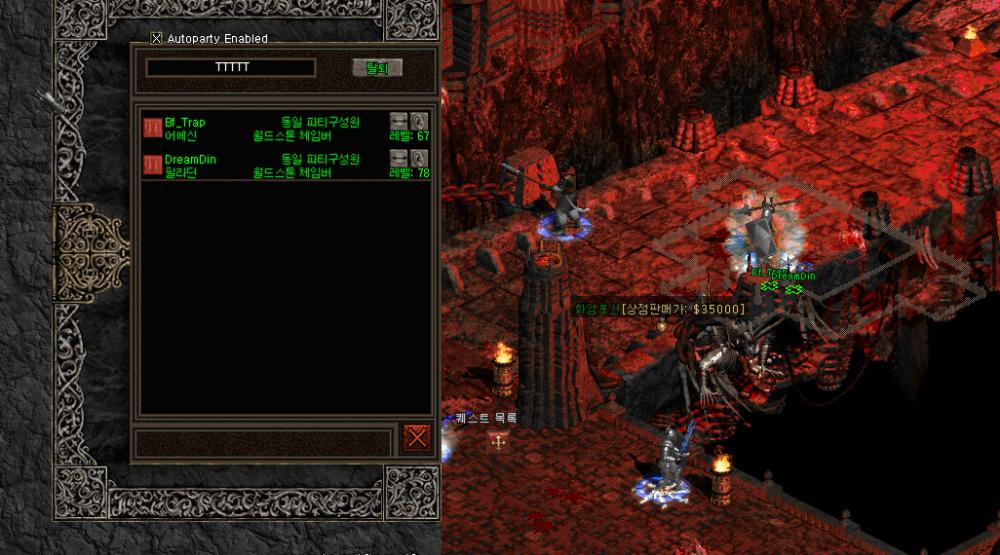Toggle the ear (squelch) icon for Bf_Trap
1000x555 pixels.
419,121
